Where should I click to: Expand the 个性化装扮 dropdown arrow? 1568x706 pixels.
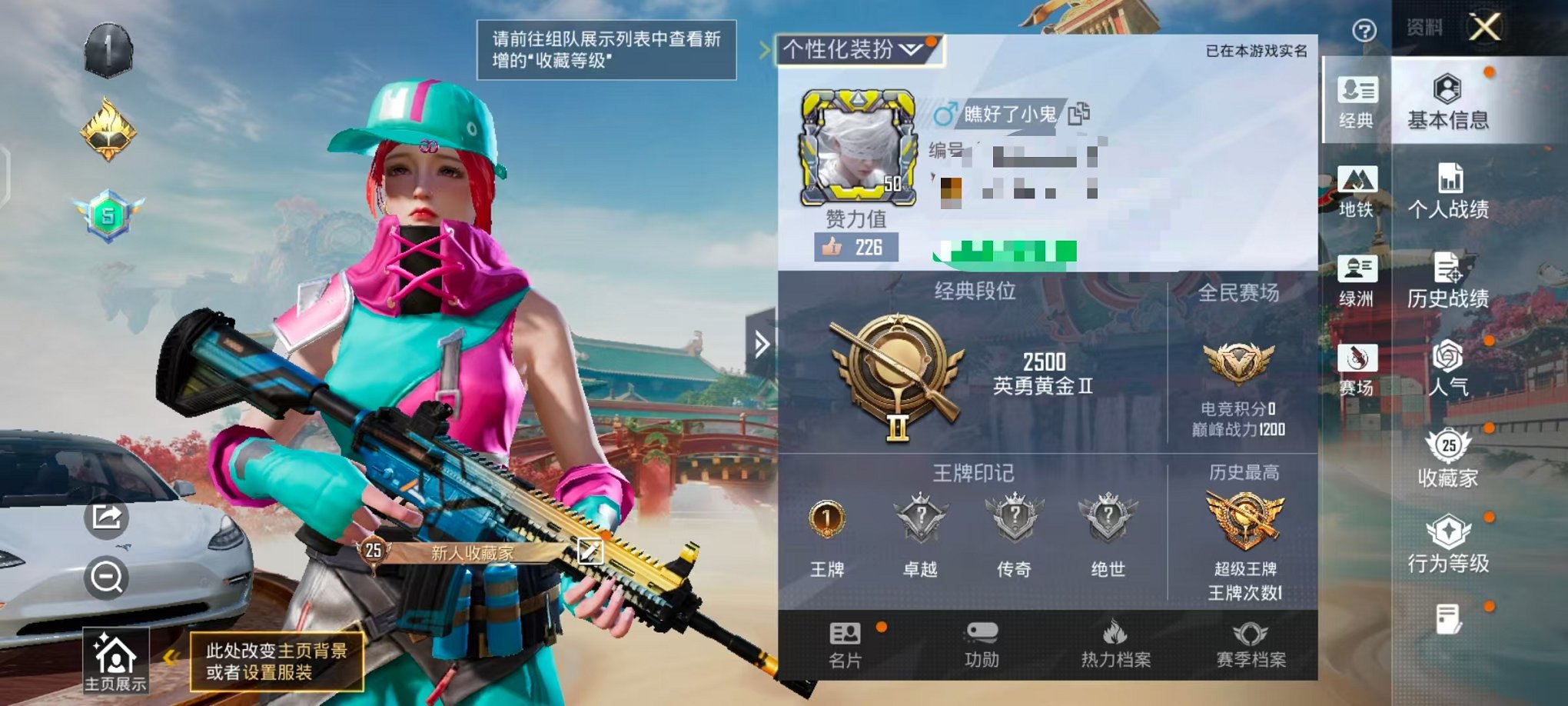[x=910, y=49]
